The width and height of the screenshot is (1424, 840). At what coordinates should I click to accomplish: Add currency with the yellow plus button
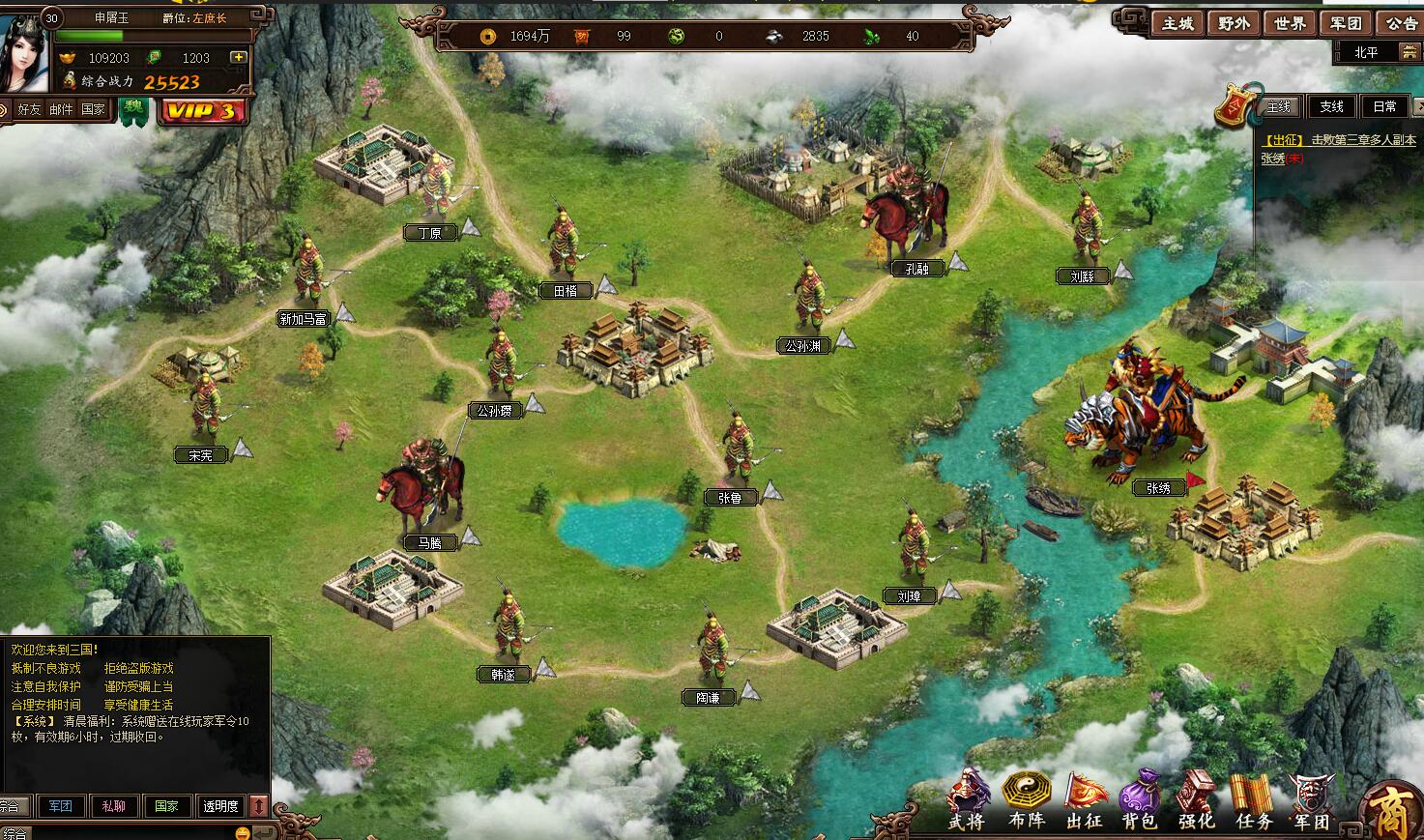click(x=238, y=58)
